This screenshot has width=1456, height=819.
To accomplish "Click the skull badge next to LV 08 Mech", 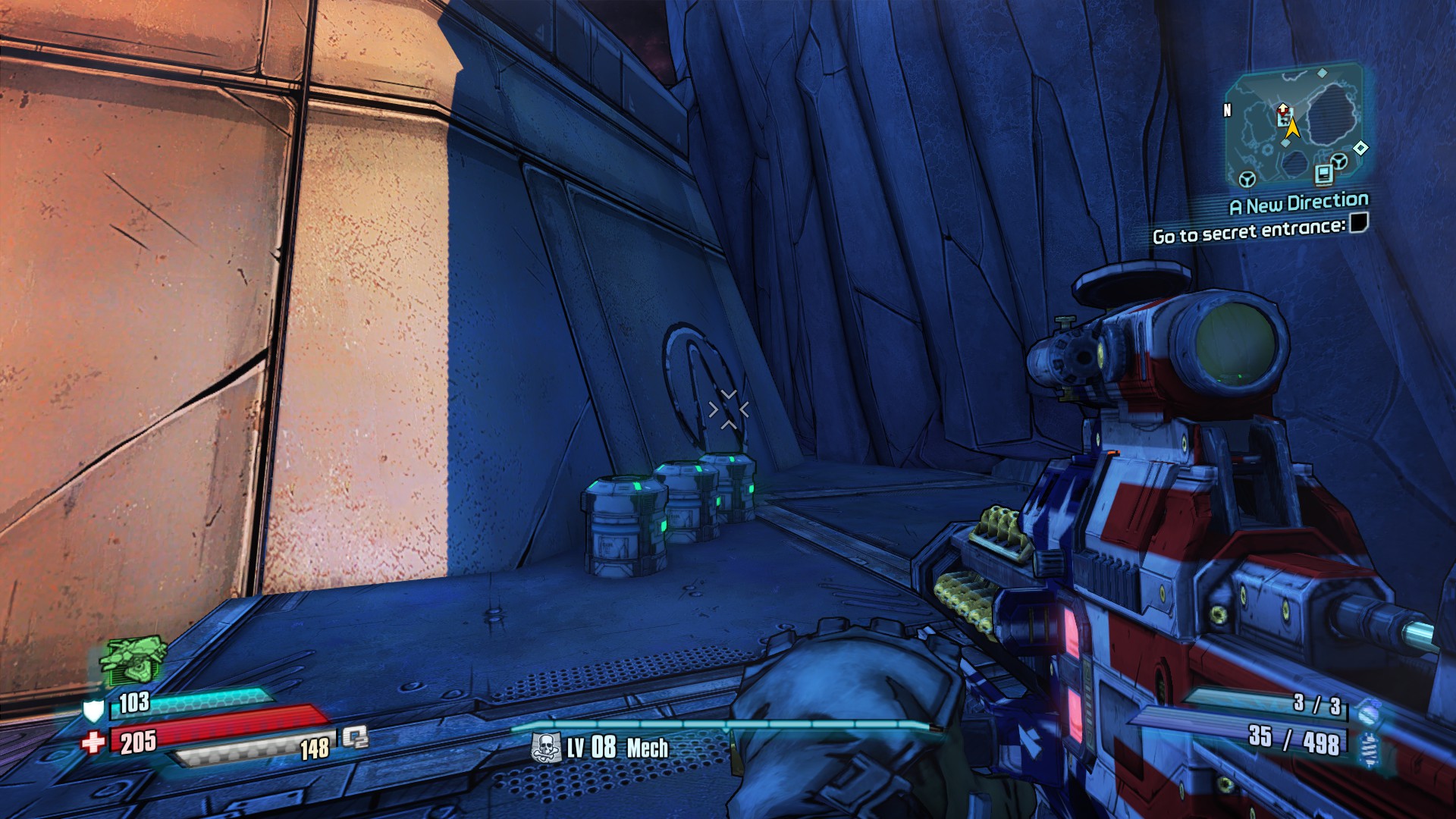I will click(x=546, y=748).
